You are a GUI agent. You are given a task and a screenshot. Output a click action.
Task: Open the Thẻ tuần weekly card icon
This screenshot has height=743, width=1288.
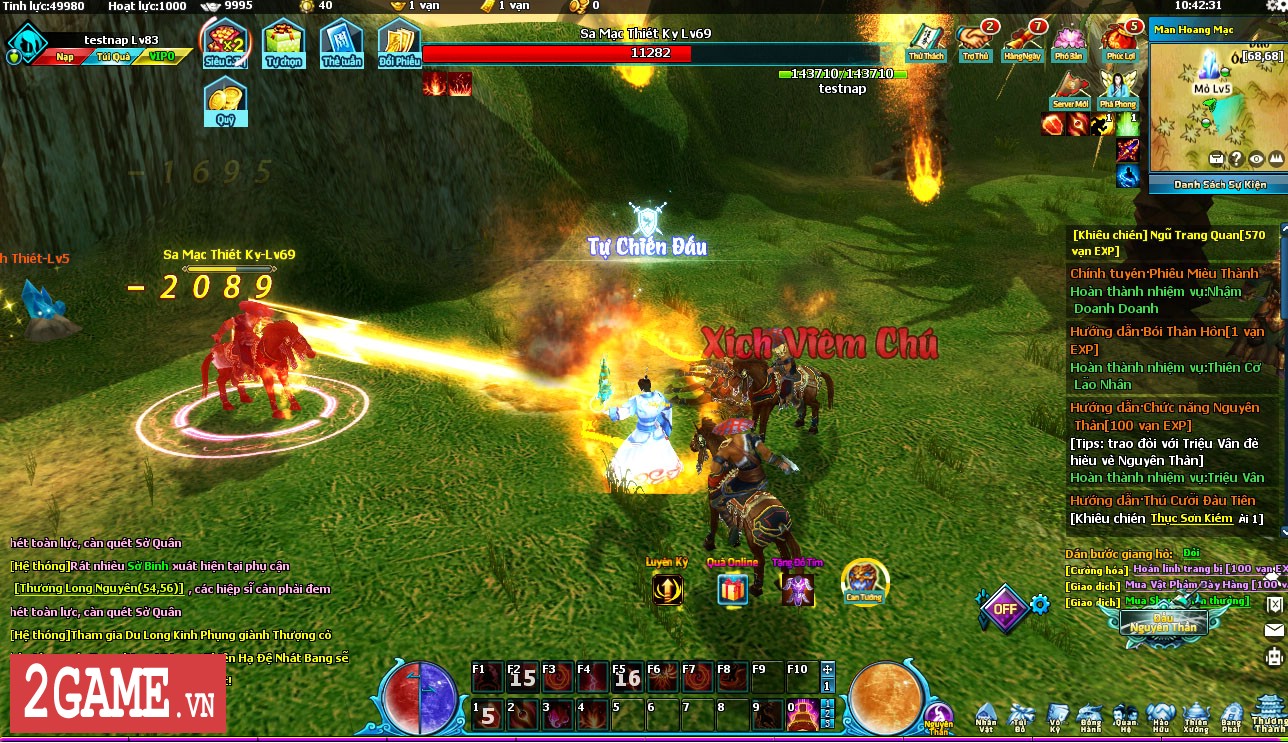342,43
